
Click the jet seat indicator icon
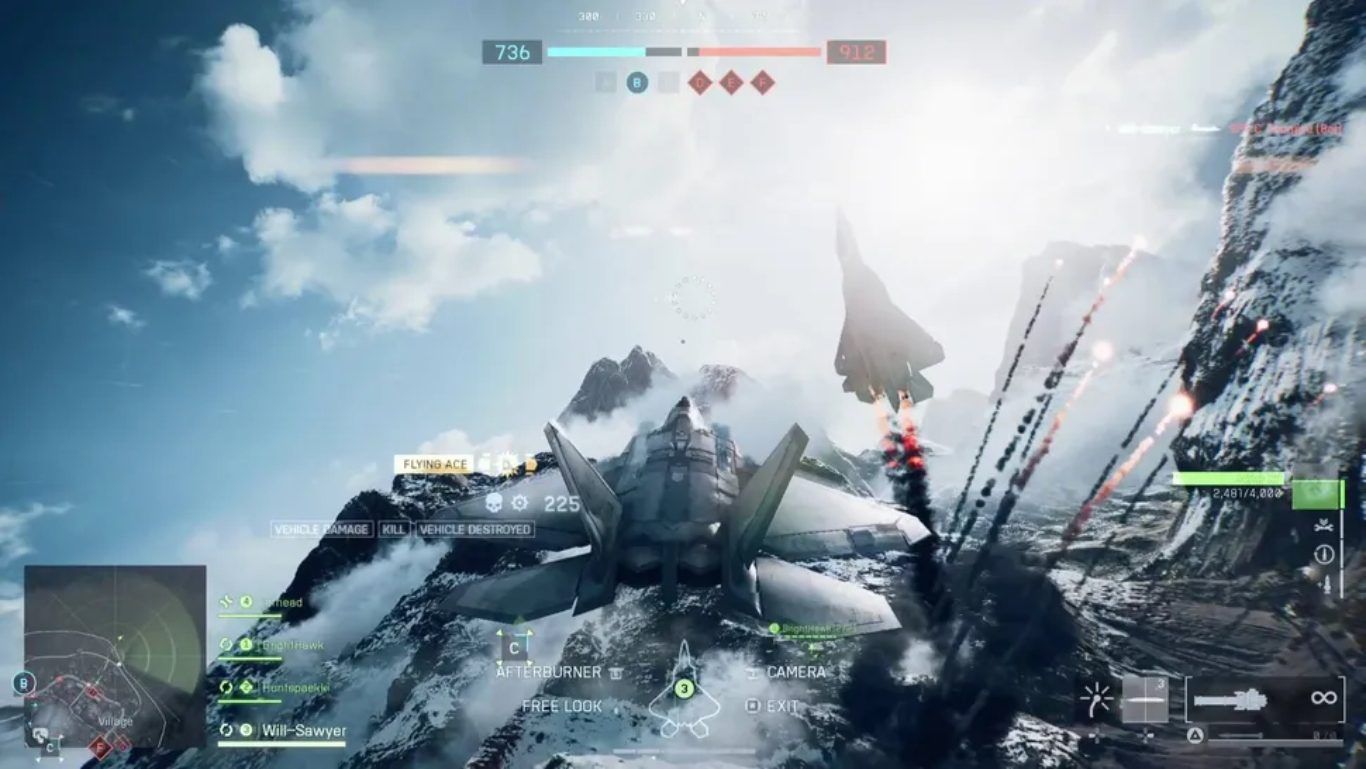[684, 689]
